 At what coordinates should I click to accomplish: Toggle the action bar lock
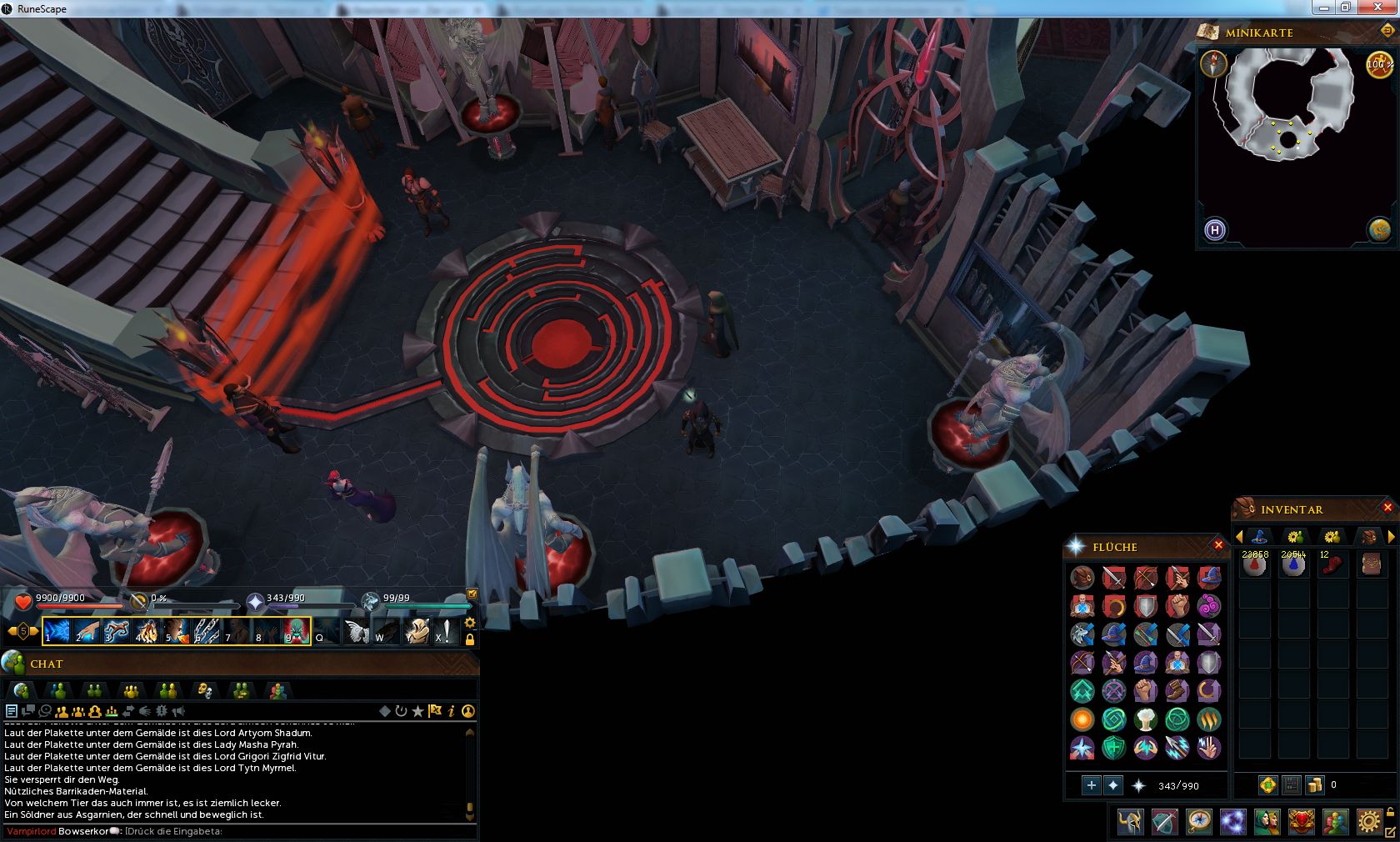470,639
